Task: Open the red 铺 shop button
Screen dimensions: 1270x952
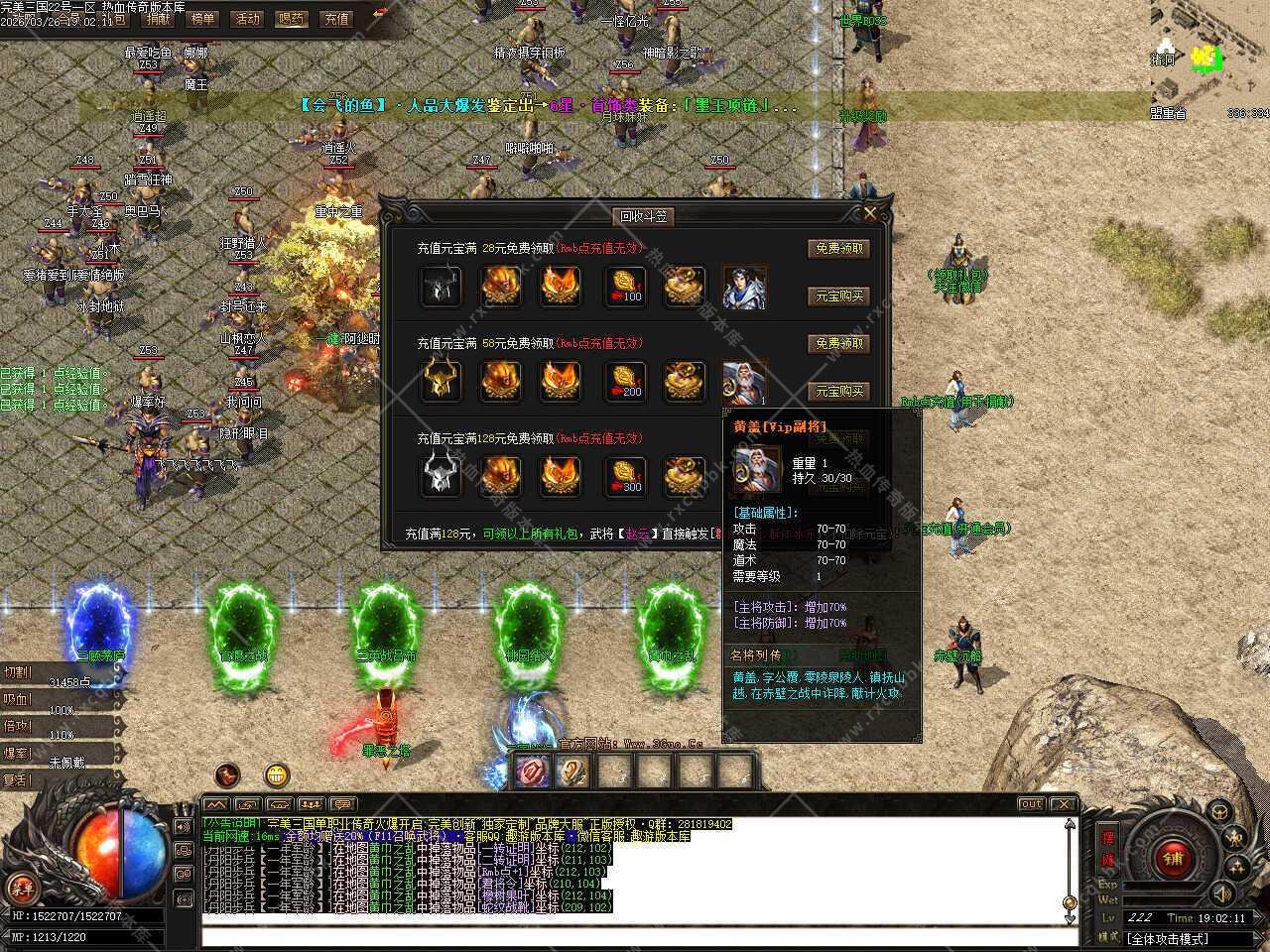Action: pyautogui.click(x=1173, y=857)
